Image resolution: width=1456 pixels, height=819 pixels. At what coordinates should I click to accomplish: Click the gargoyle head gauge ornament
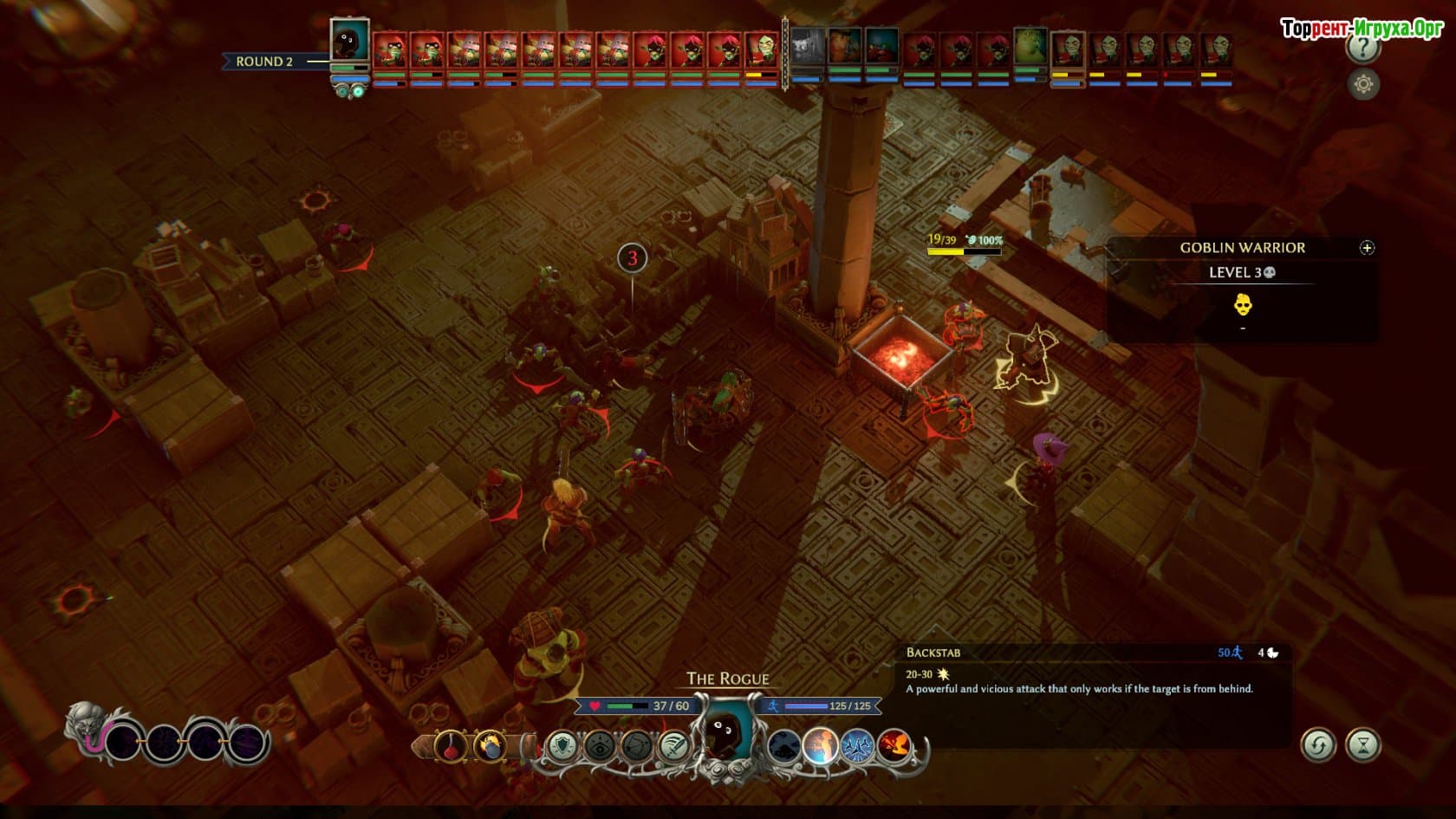coord(90,728)
